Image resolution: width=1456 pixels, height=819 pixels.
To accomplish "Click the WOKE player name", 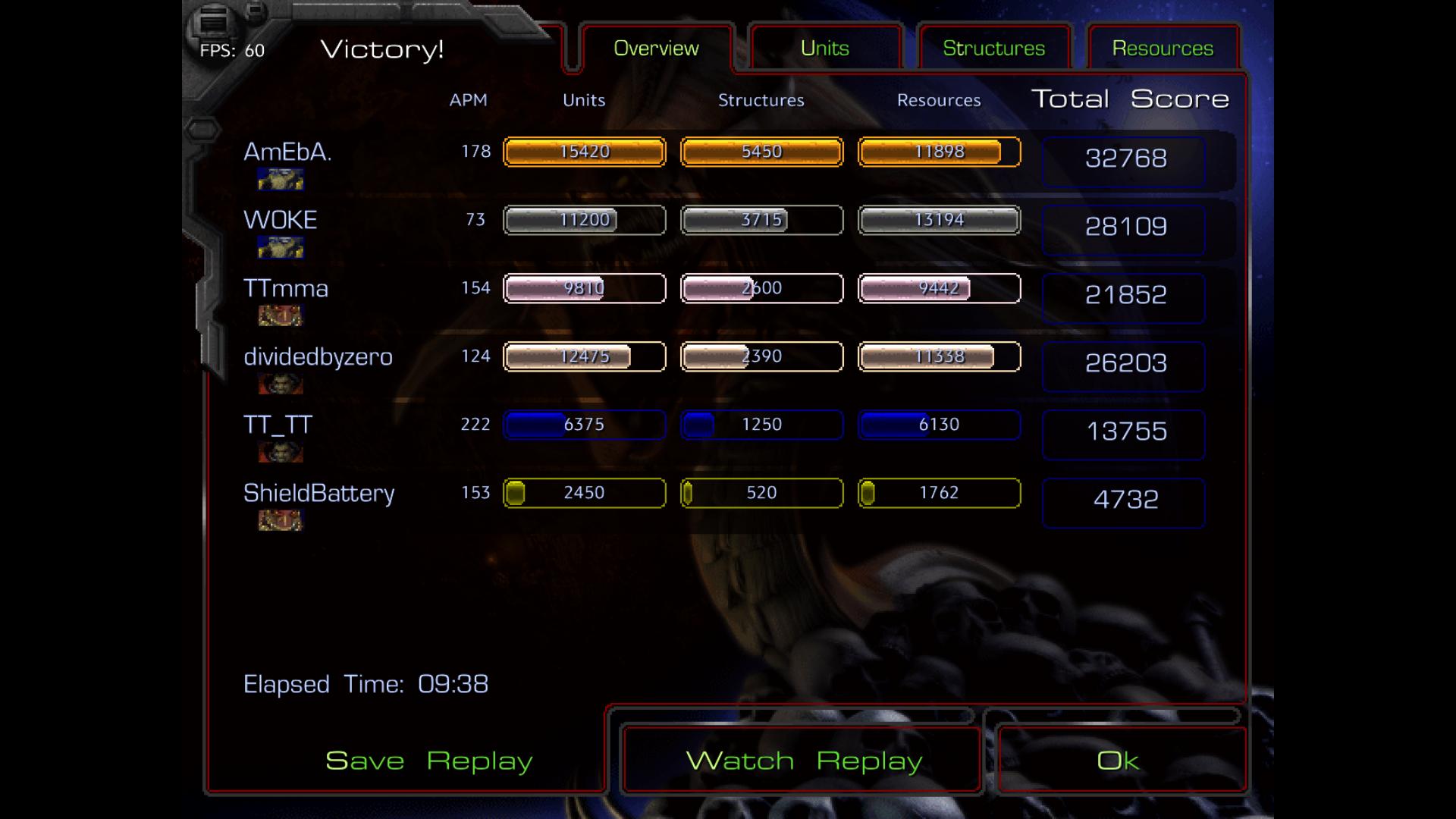I will (x=281, y=221).
